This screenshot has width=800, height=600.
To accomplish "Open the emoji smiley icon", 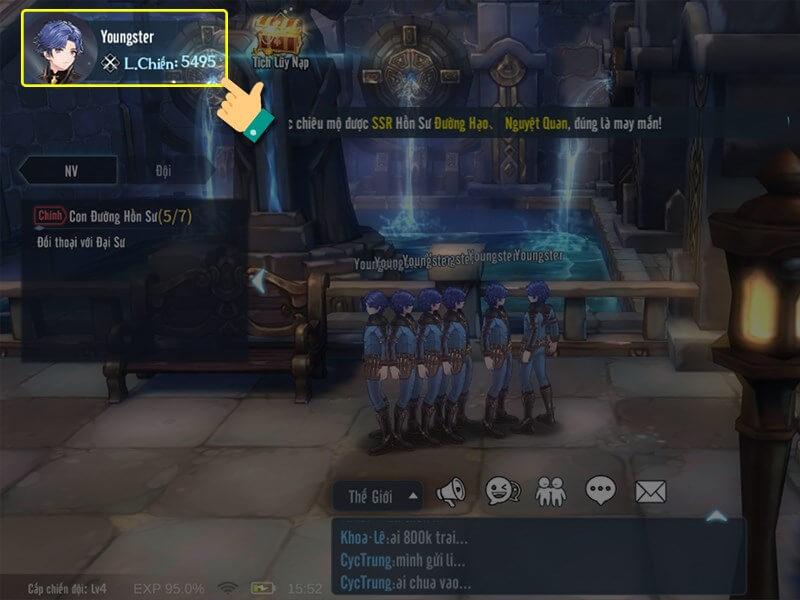I will coord(500,491).
